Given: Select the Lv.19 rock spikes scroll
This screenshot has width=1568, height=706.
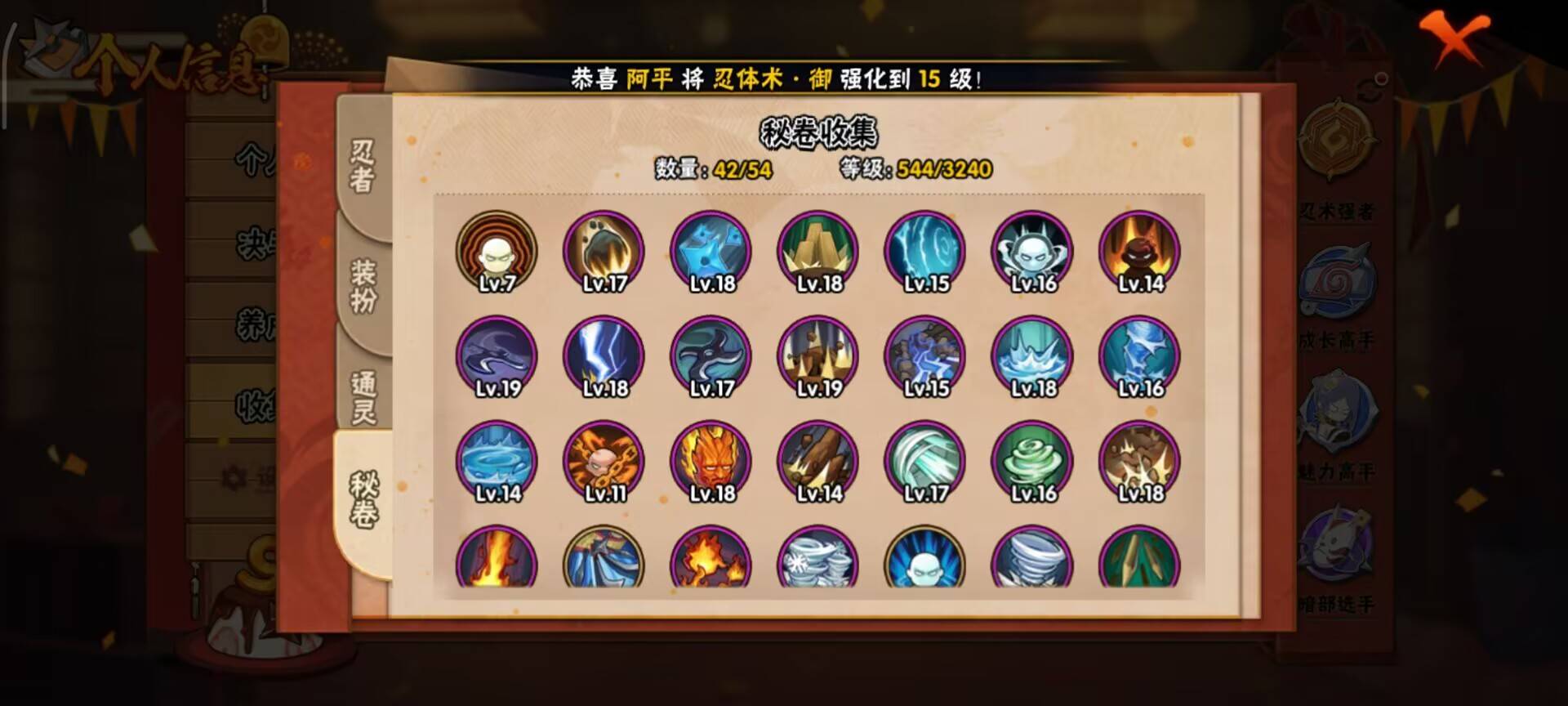Looking at the screenshot, I should pyautogui.click(x=818, y=357).
